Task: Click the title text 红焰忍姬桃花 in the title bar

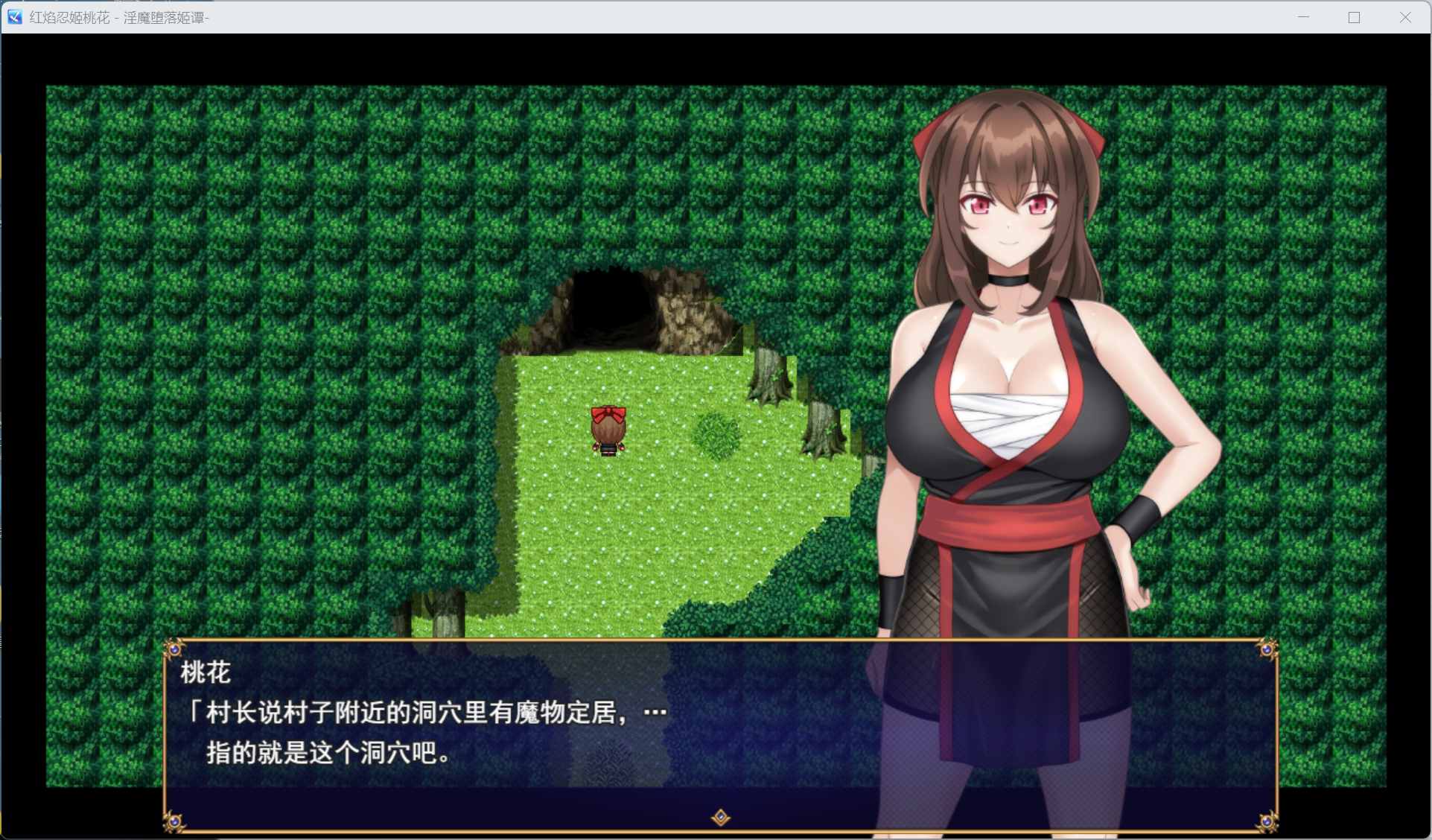Action: pyautogui.click(x=69, y=17)
